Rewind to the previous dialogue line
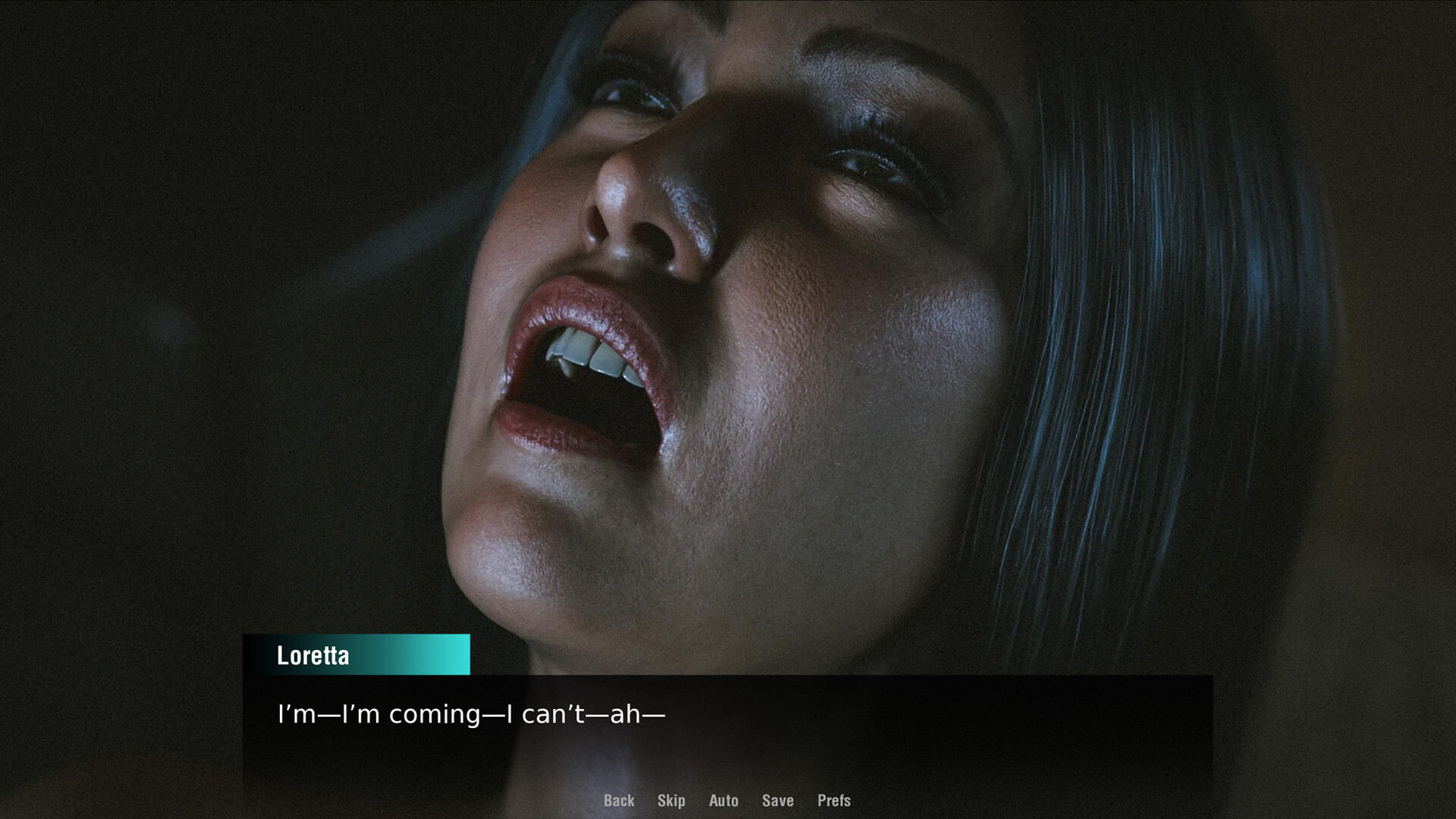 click(618, 801)
